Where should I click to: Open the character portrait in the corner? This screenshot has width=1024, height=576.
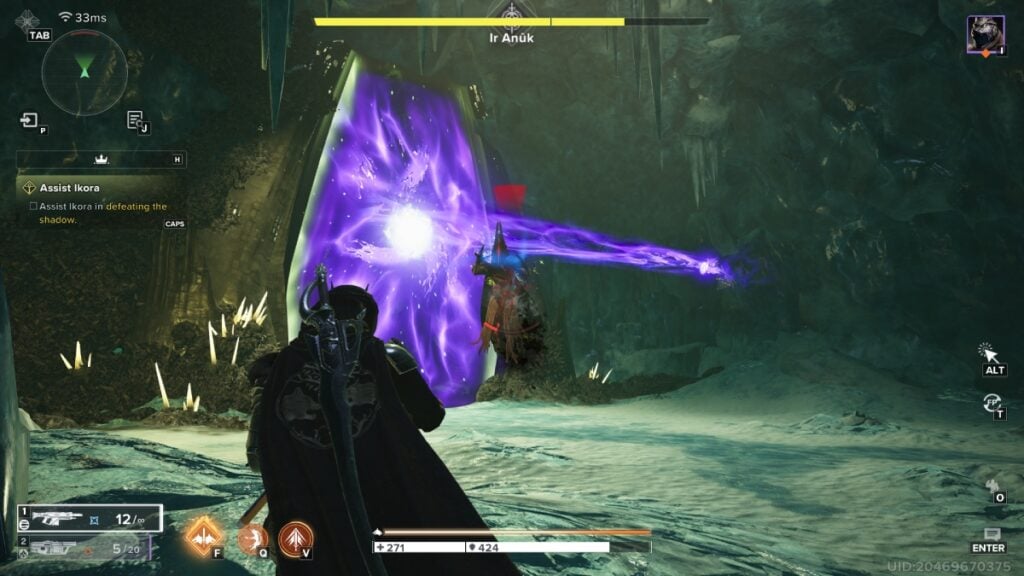point(985,35)
